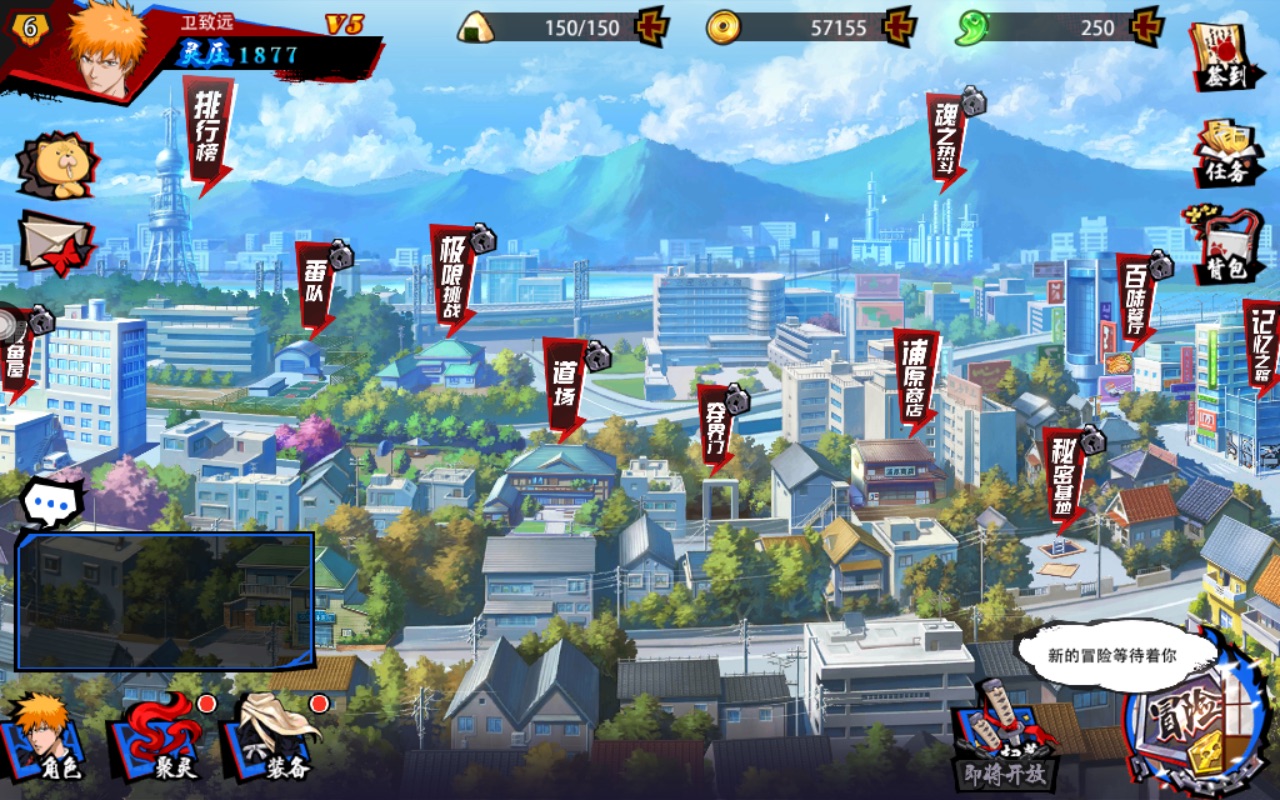Add stamina with the rice ball plus button
1280x800 pixels.
pyautogui.click(x=652, y=27)
